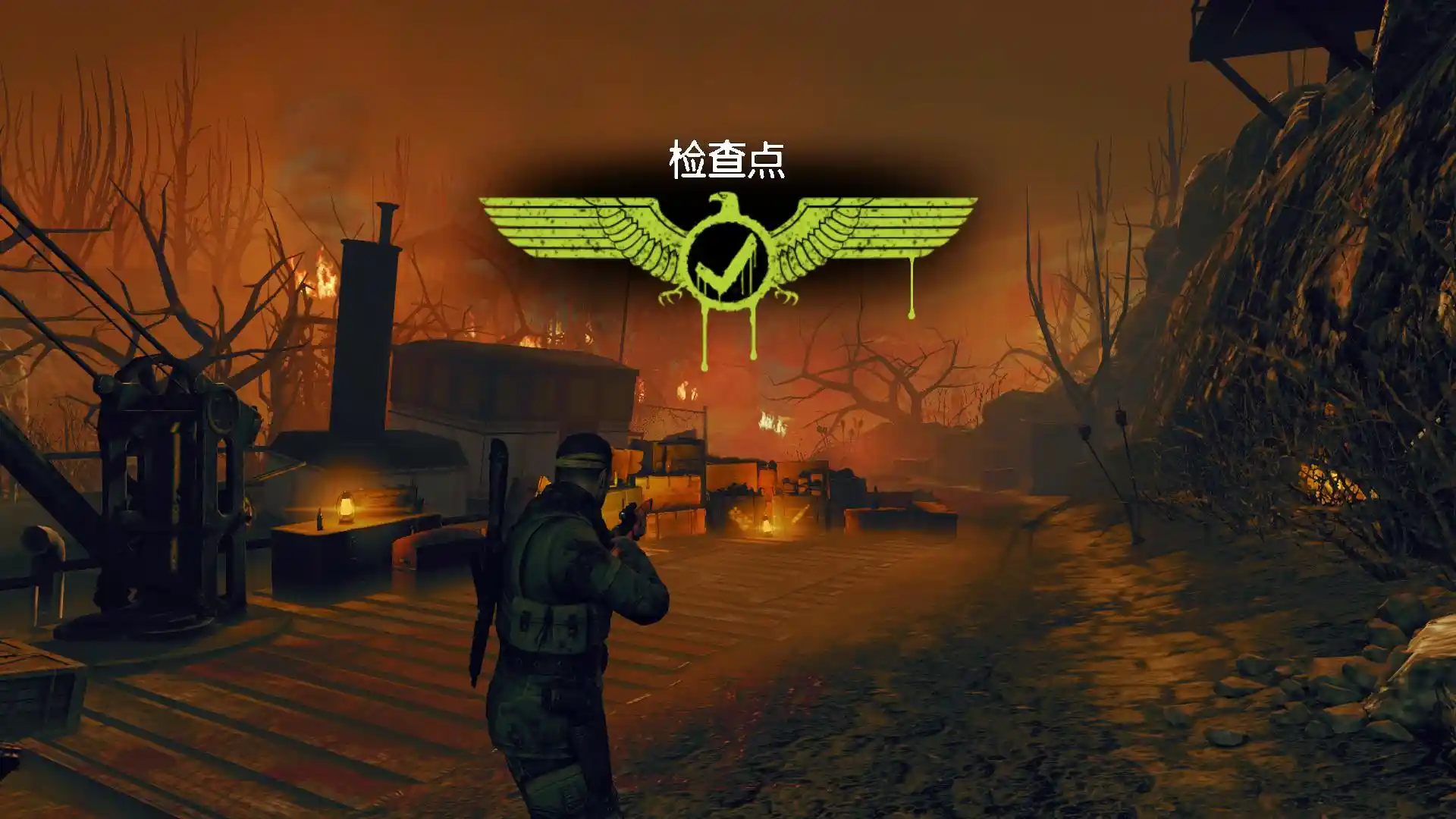Click the lantern near the crates ahead
Viewport: 1456px width, 819px height.
tap(766, 523)
